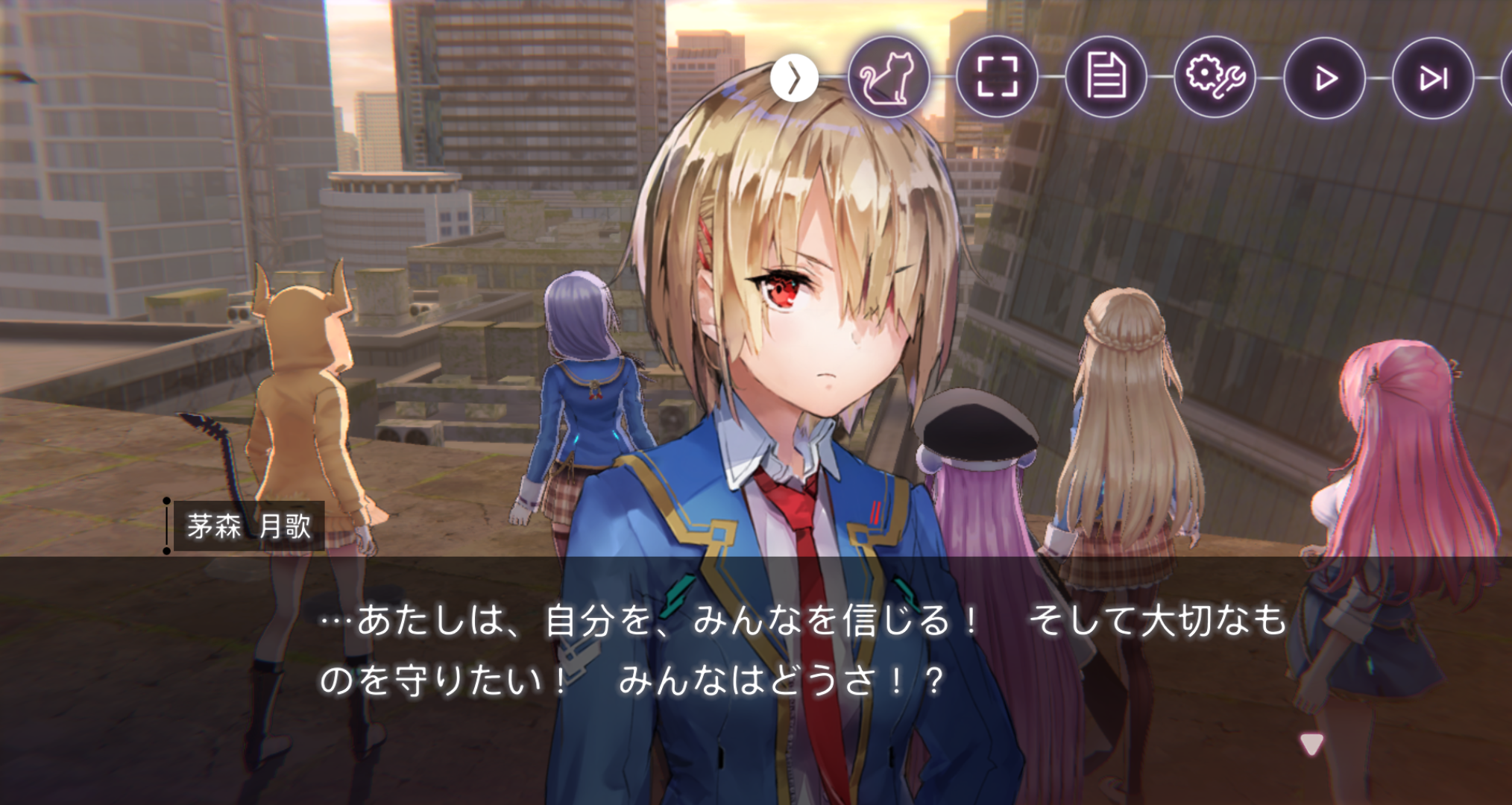Click the cat icon button
This screenshot has height=805, width=1512.
(888, 78)
